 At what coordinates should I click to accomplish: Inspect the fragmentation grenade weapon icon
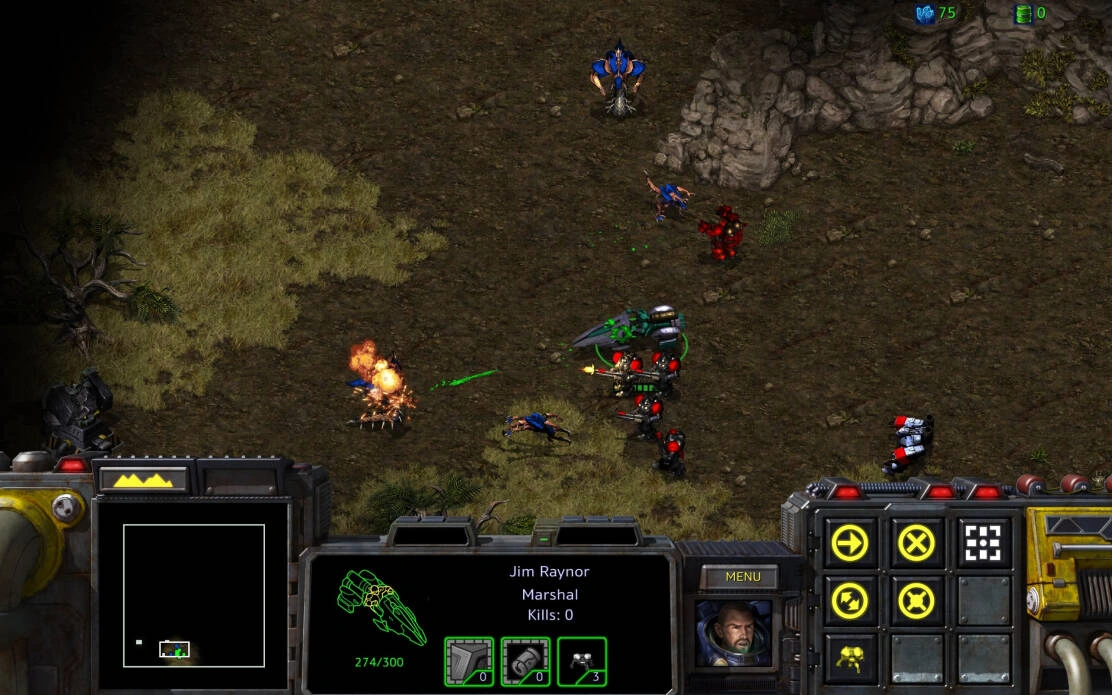click(x=525, y=661)
